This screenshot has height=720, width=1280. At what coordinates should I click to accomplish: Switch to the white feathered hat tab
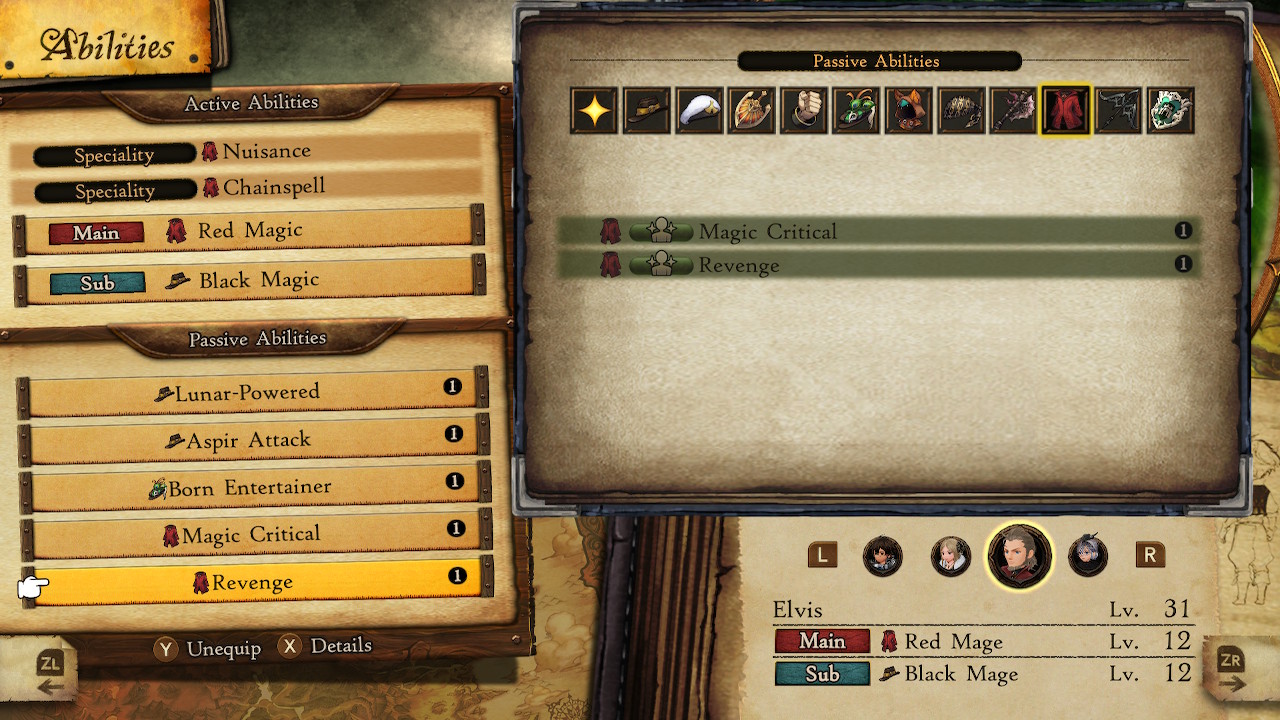pyautogui.click(x=699, y=110)
